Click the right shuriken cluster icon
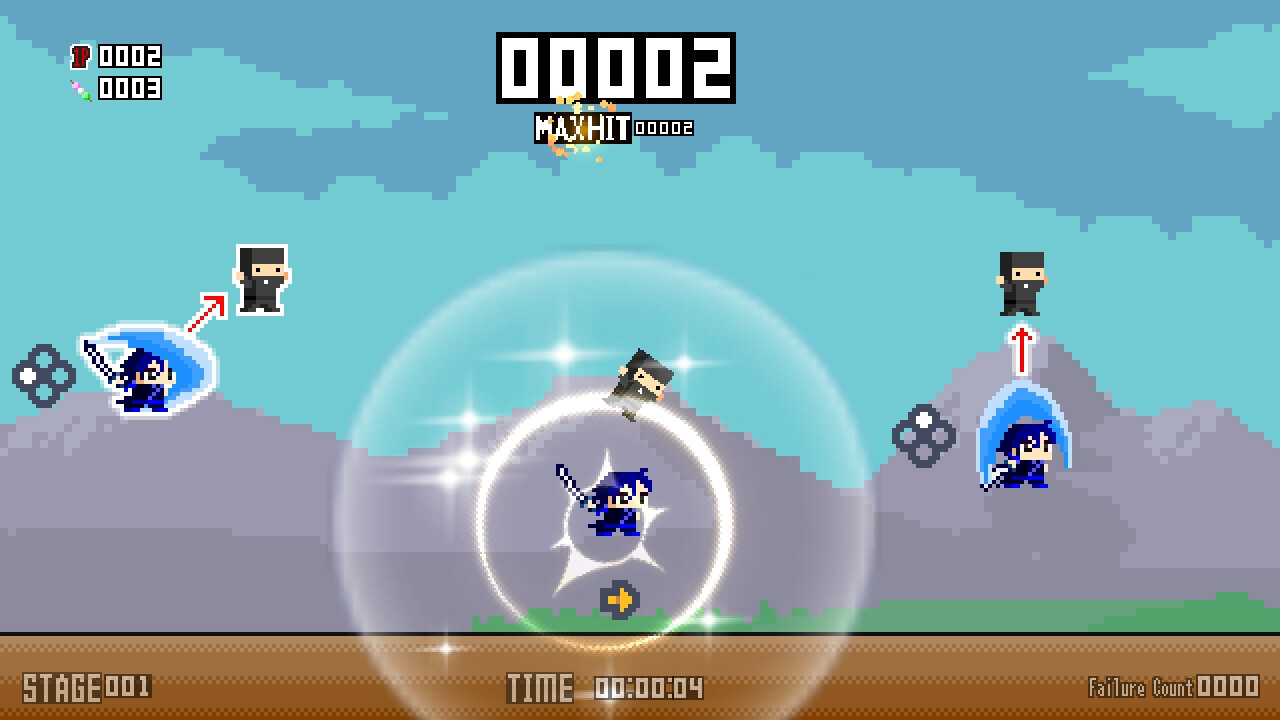1280x720 pixels. 925,437
